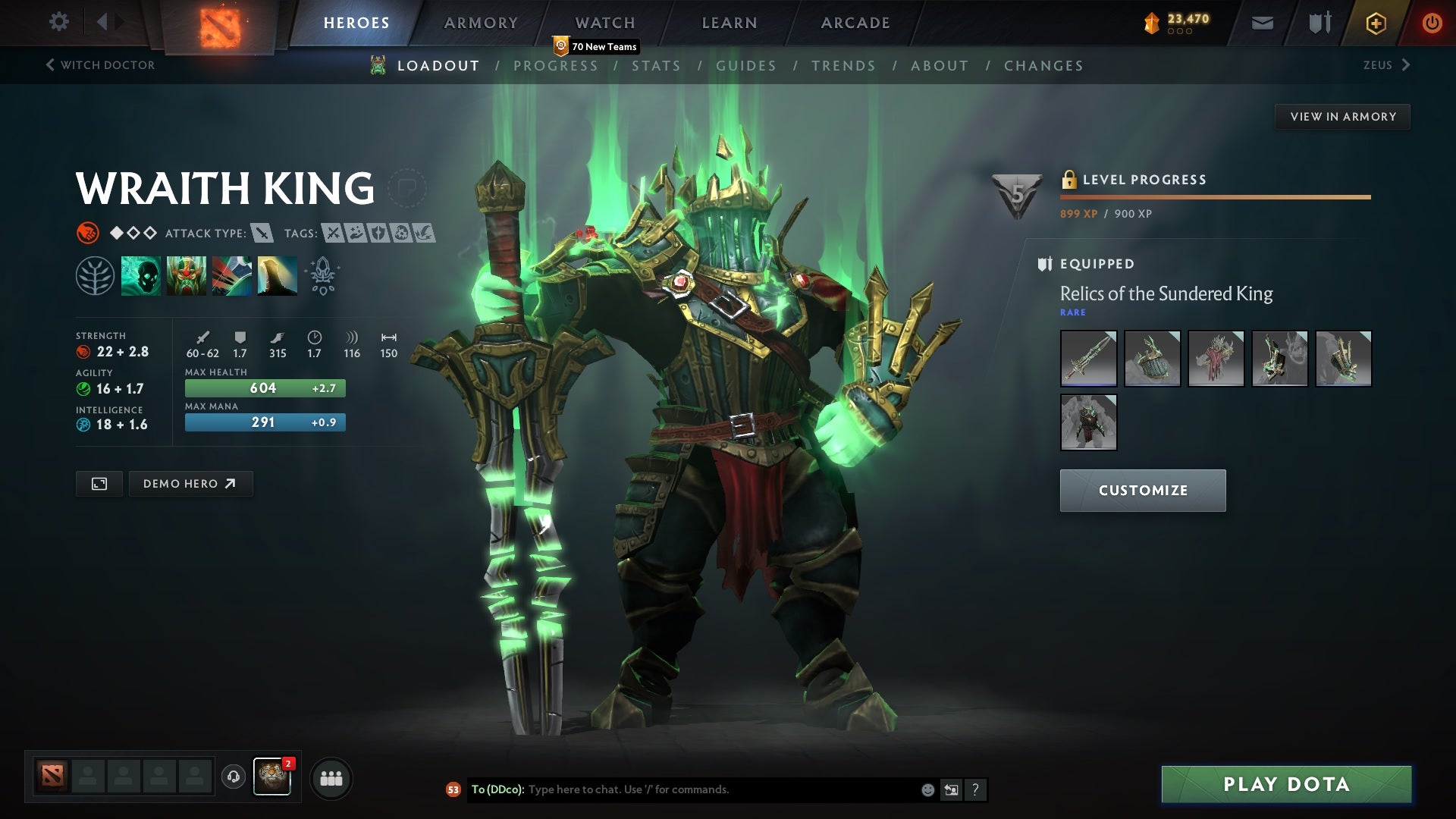Open the Vampiric Spirit ability icon

tap(187, 275)
